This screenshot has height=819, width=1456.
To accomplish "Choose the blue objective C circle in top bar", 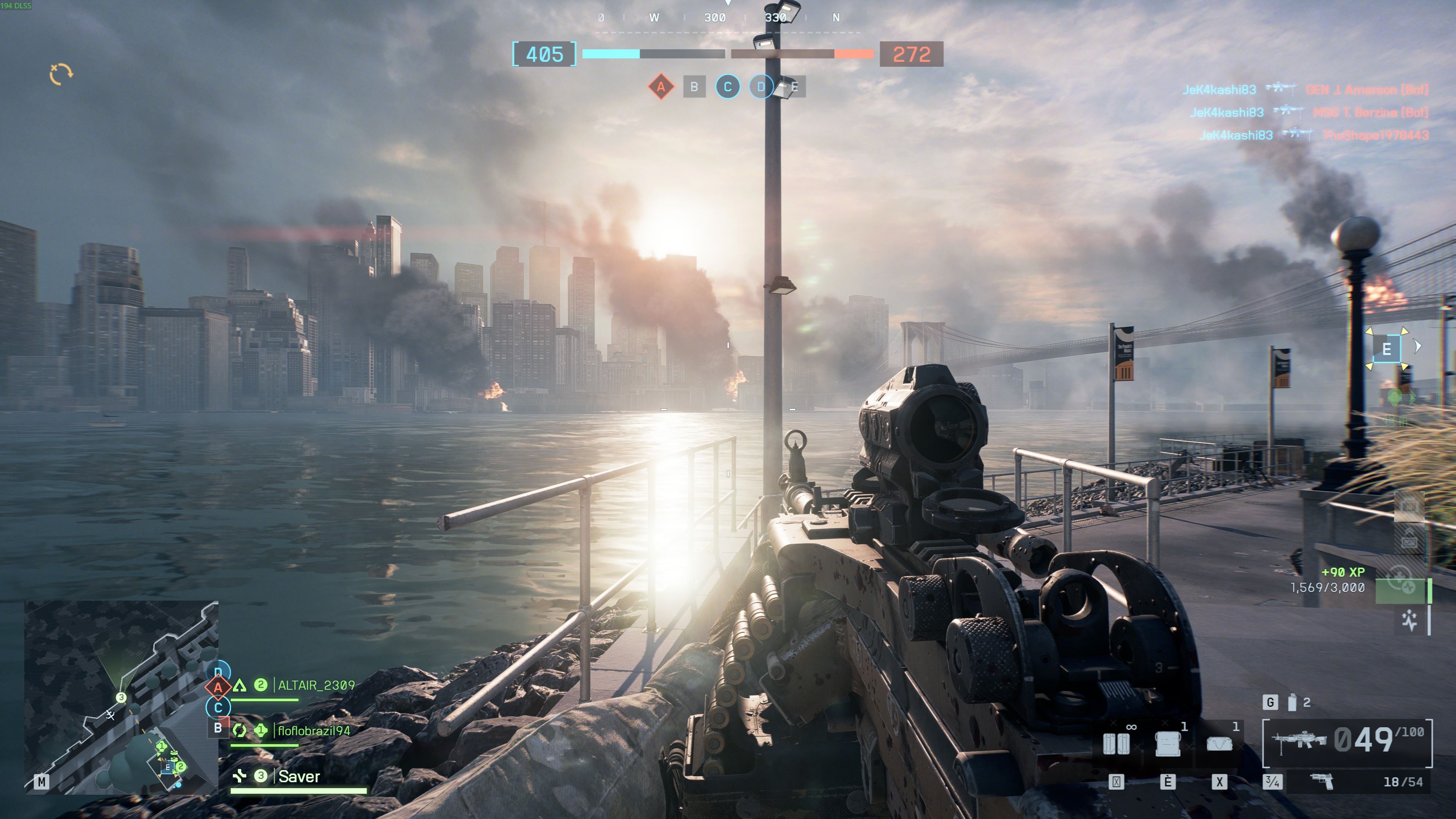I will pyautogui.click(x=728, y=87).
